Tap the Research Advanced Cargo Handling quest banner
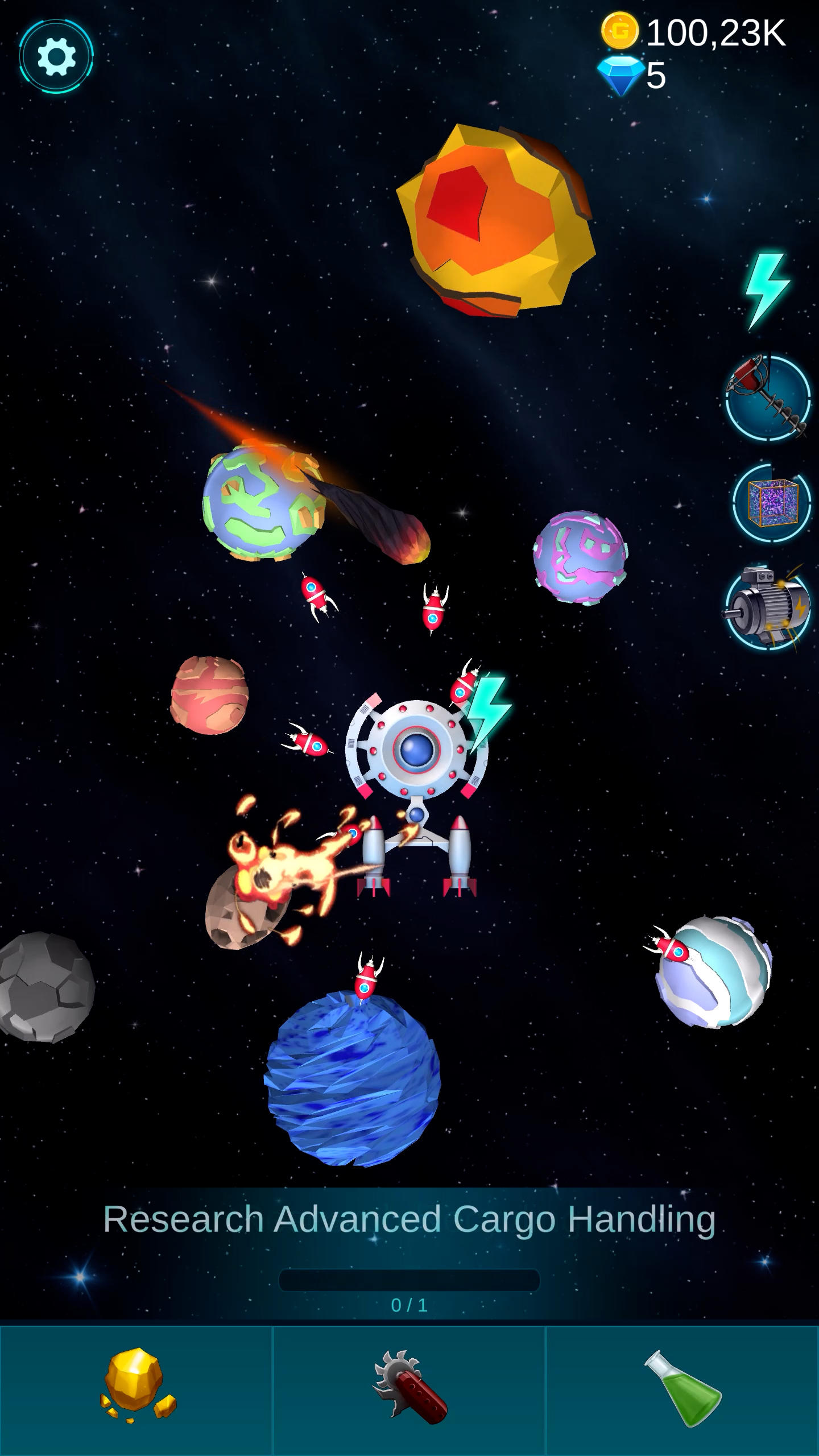This screenshot has width=819, height=1456. pos(409,1218)
